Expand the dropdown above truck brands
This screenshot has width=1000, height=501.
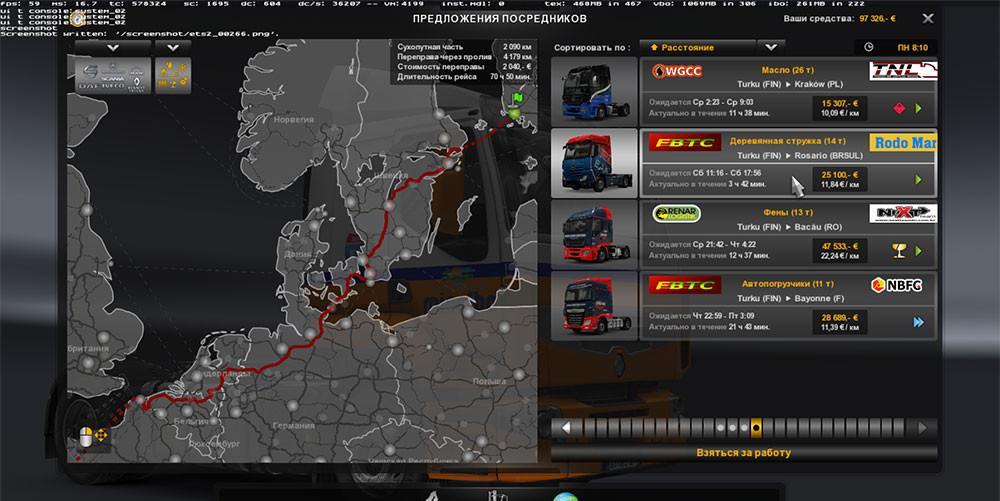[105, 47]
